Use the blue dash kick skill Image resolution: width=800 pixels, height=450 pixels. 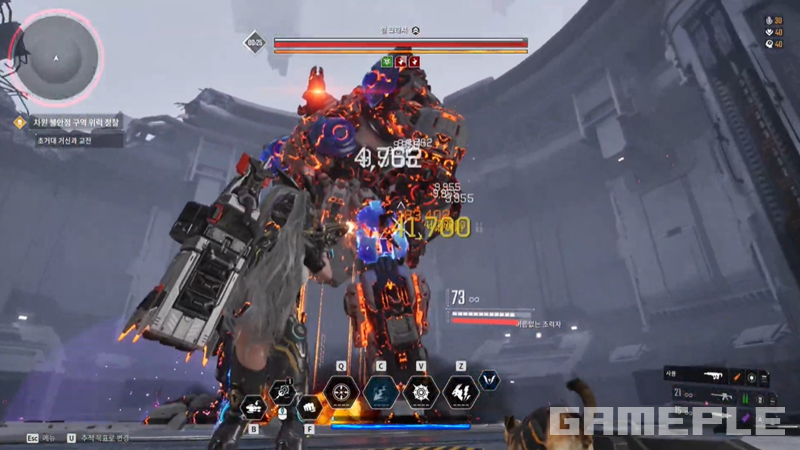[x=381, y=391]
